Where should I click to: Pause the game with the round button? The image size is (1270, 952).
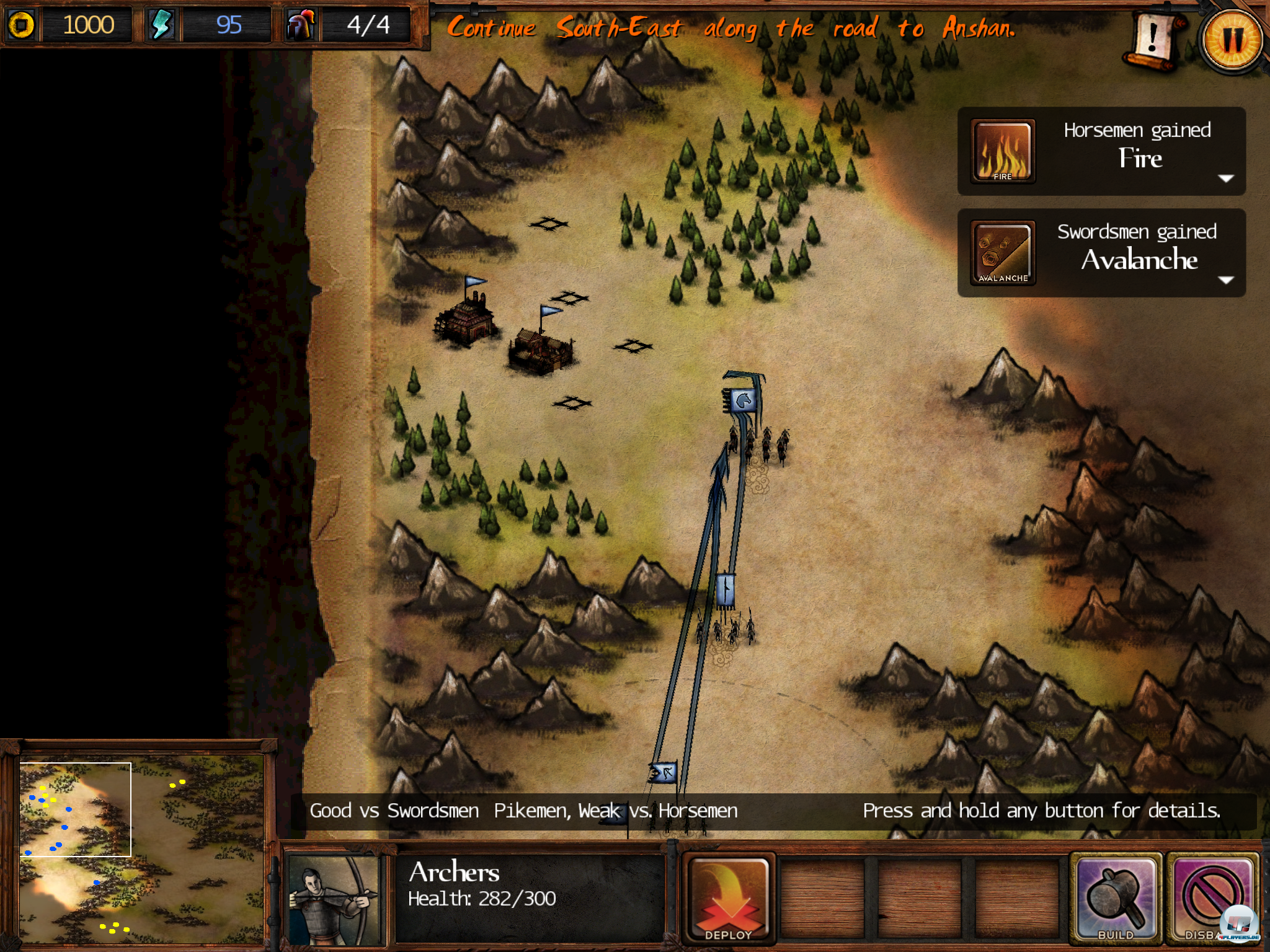click(x=1232, y=39)
